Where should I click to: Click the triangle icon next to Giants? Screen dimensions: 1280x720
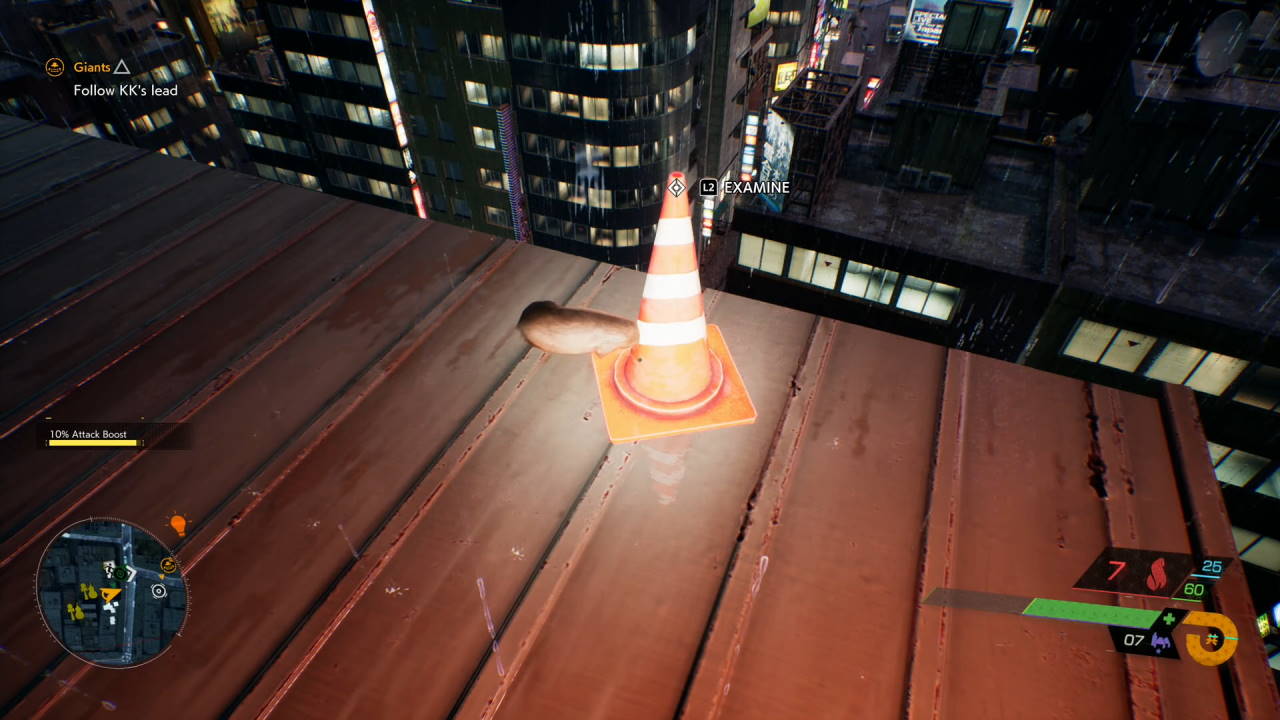pyautogui.click(x=120, y=66)
